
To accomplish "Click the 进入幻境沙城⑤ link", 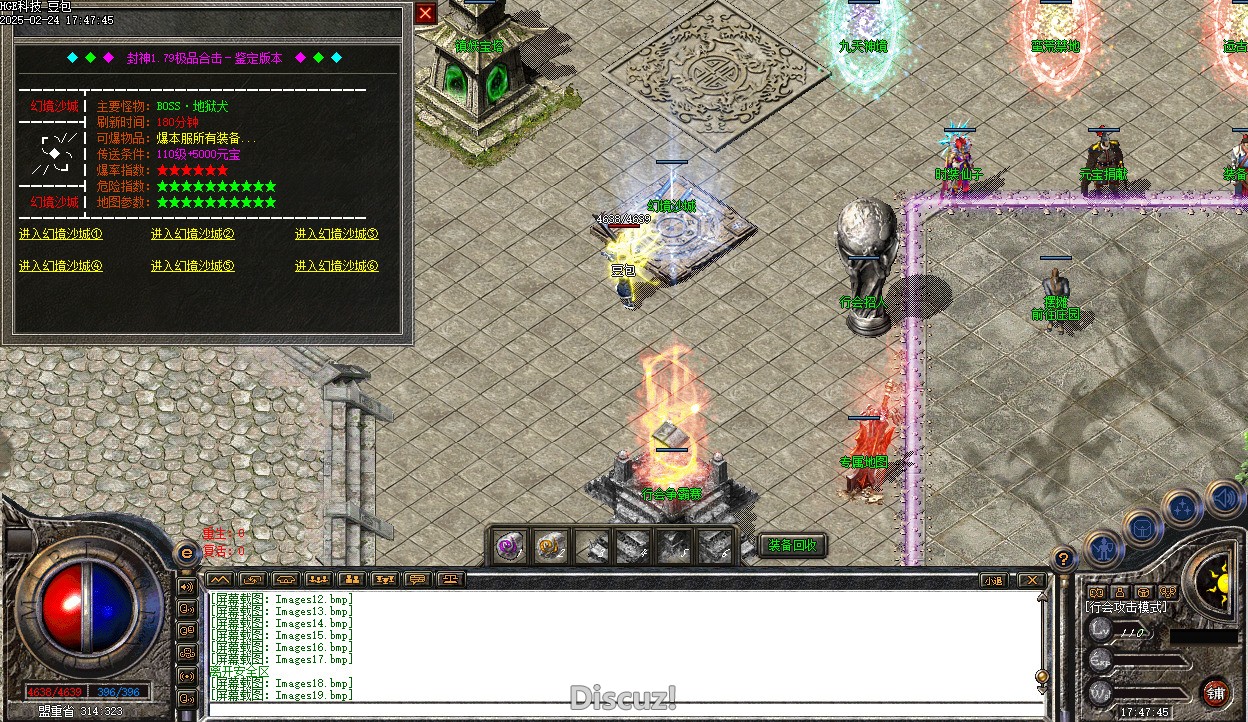I will 193,266.
